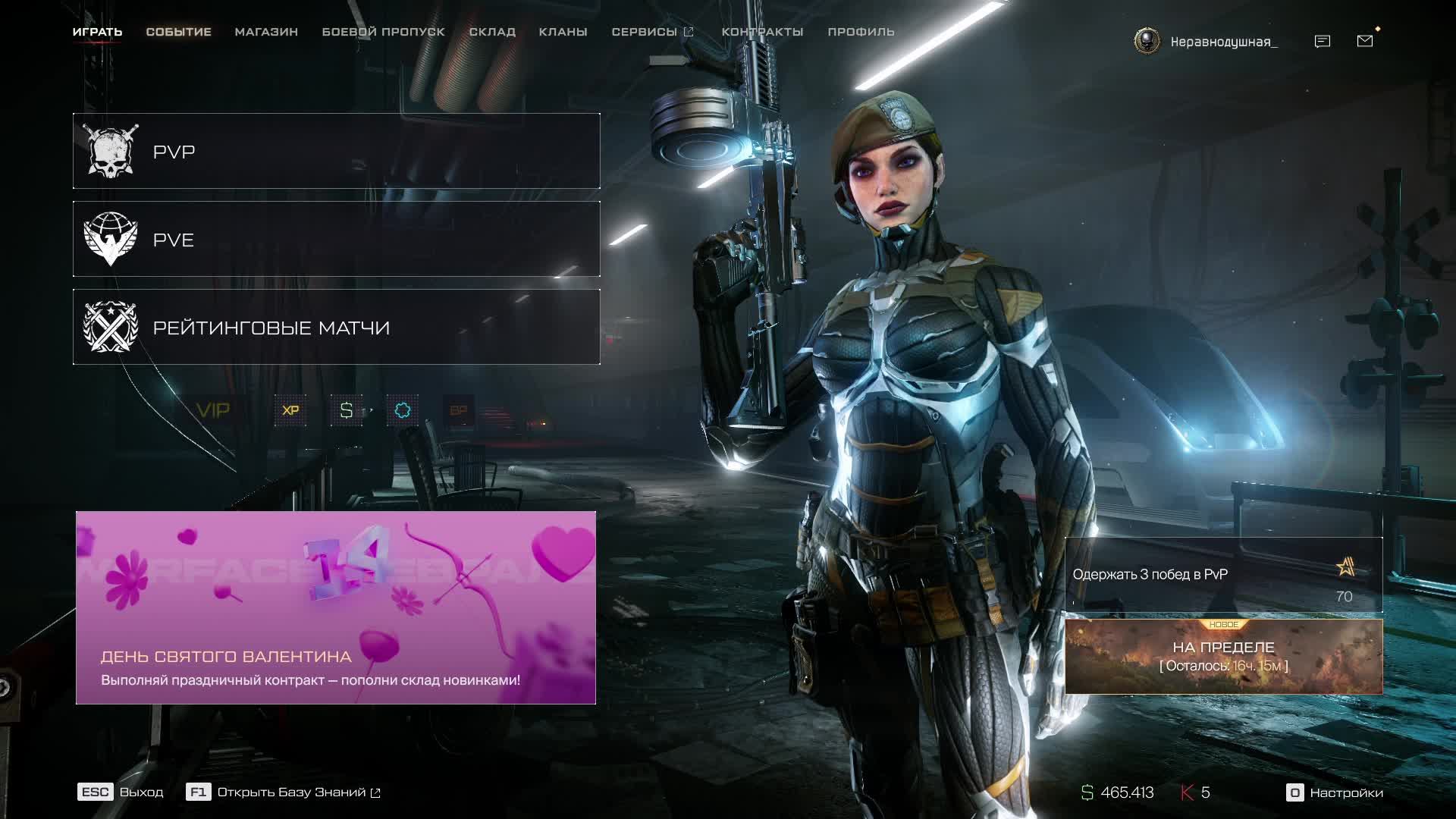Select the XP booster icon
Image resolution: width=1456 pixels, height=819 pixels.
290,410
